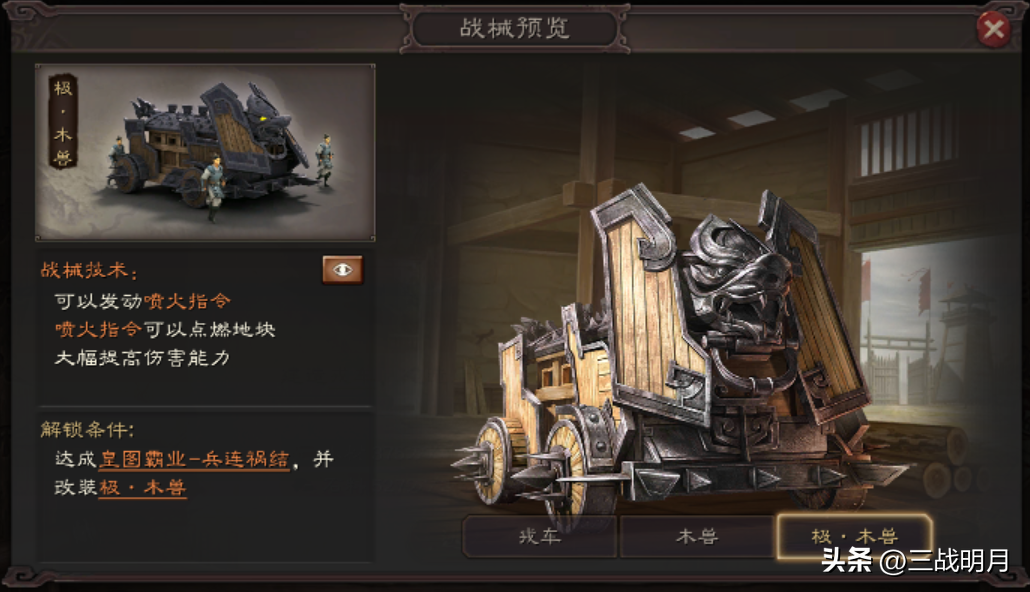This screenshot has height=592, width=1030.
Task: Follow the underlined 极·木兽 link
Action: coord(142,488)
